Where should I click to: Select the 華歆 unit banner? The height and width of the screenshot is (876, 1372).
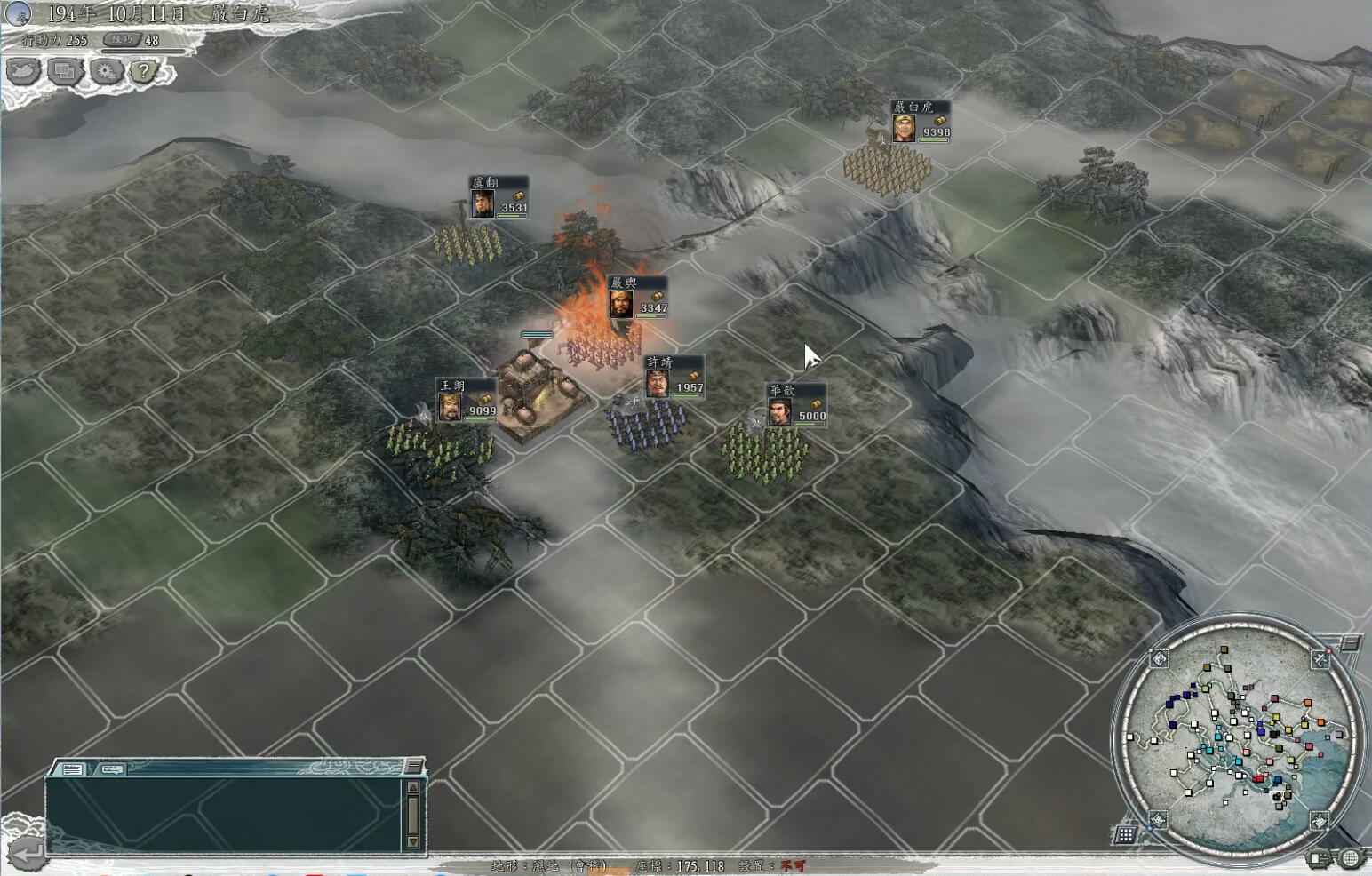click(x=796, y=405)
